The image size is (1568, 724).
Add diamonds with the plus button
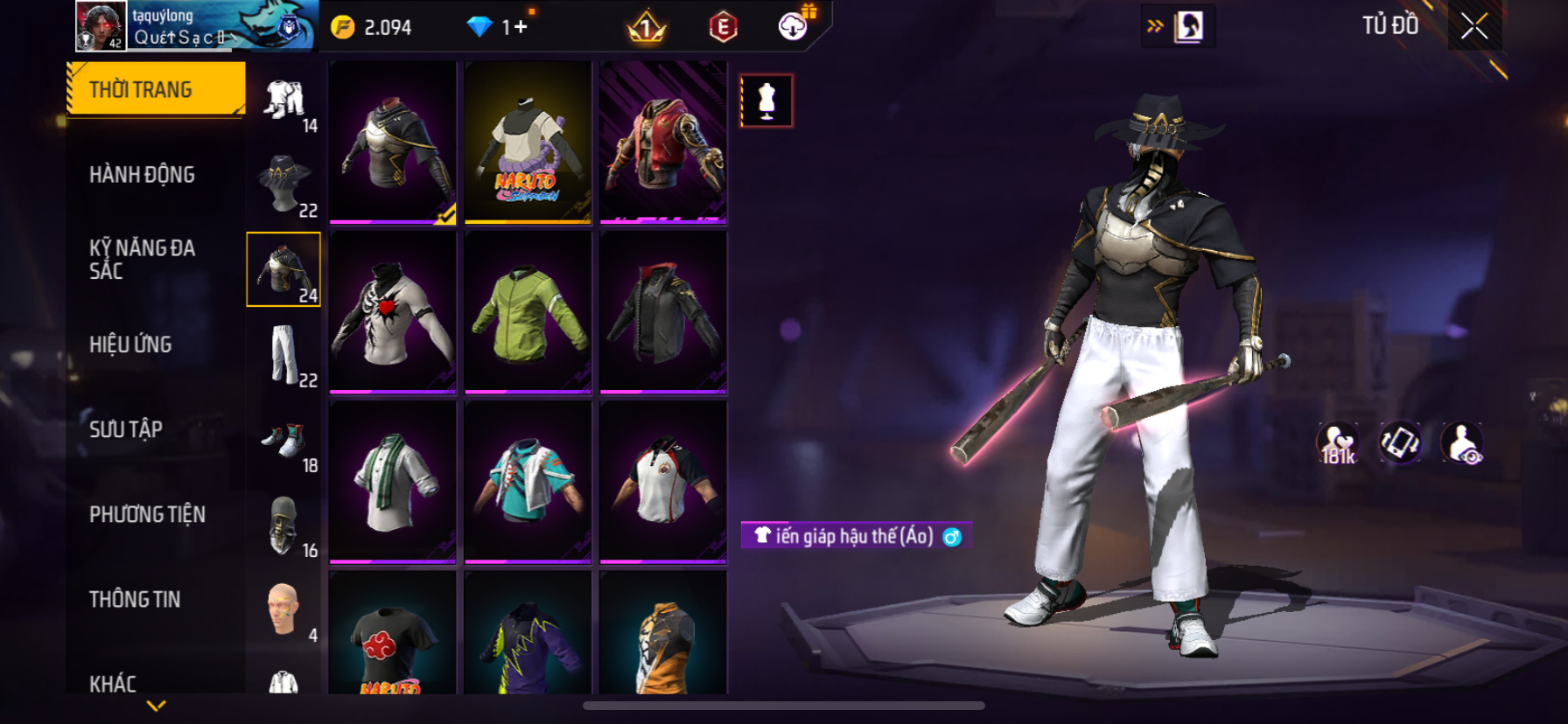pos(521,27)
